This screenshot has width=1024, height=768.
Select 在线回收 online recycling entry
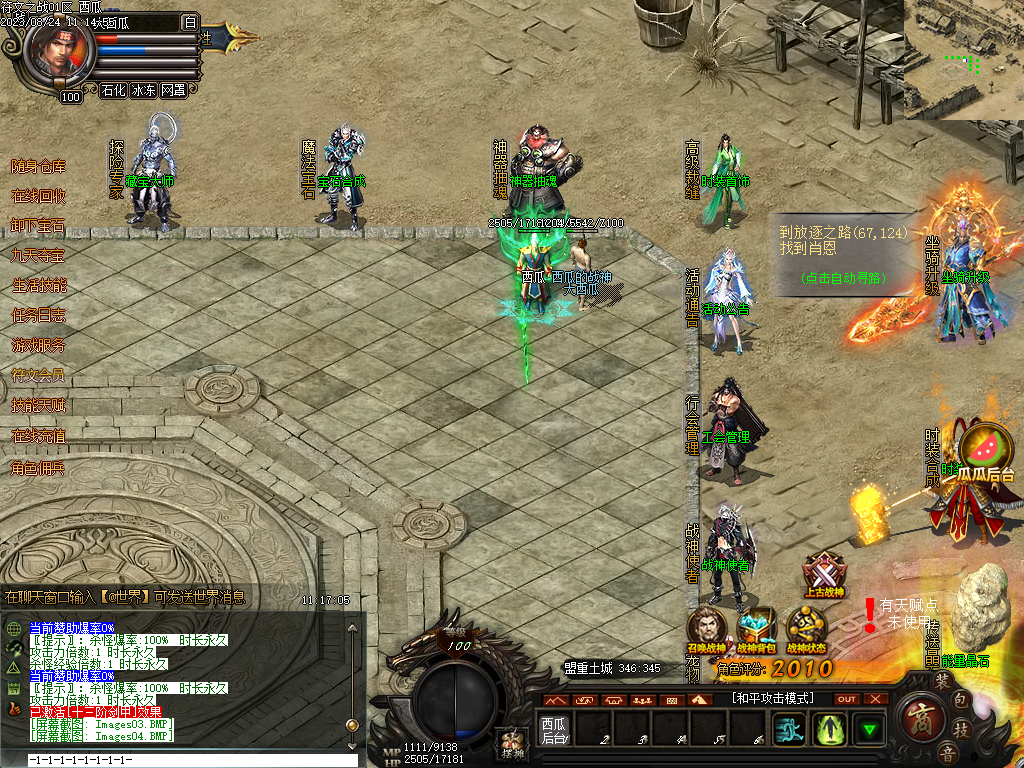coord(38,196)
